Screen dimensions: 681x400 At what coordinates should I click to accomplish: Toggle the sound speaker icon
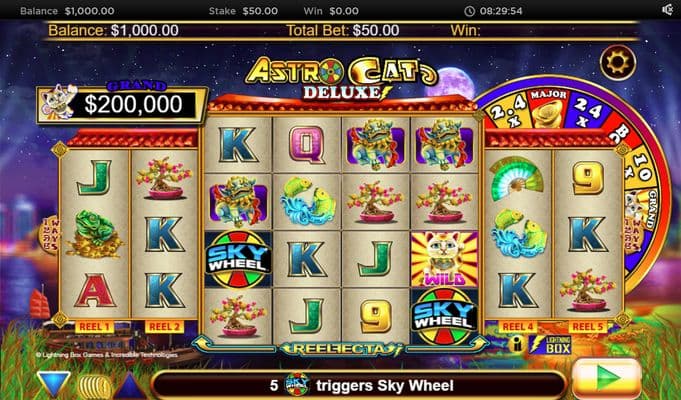coord(667,9)
